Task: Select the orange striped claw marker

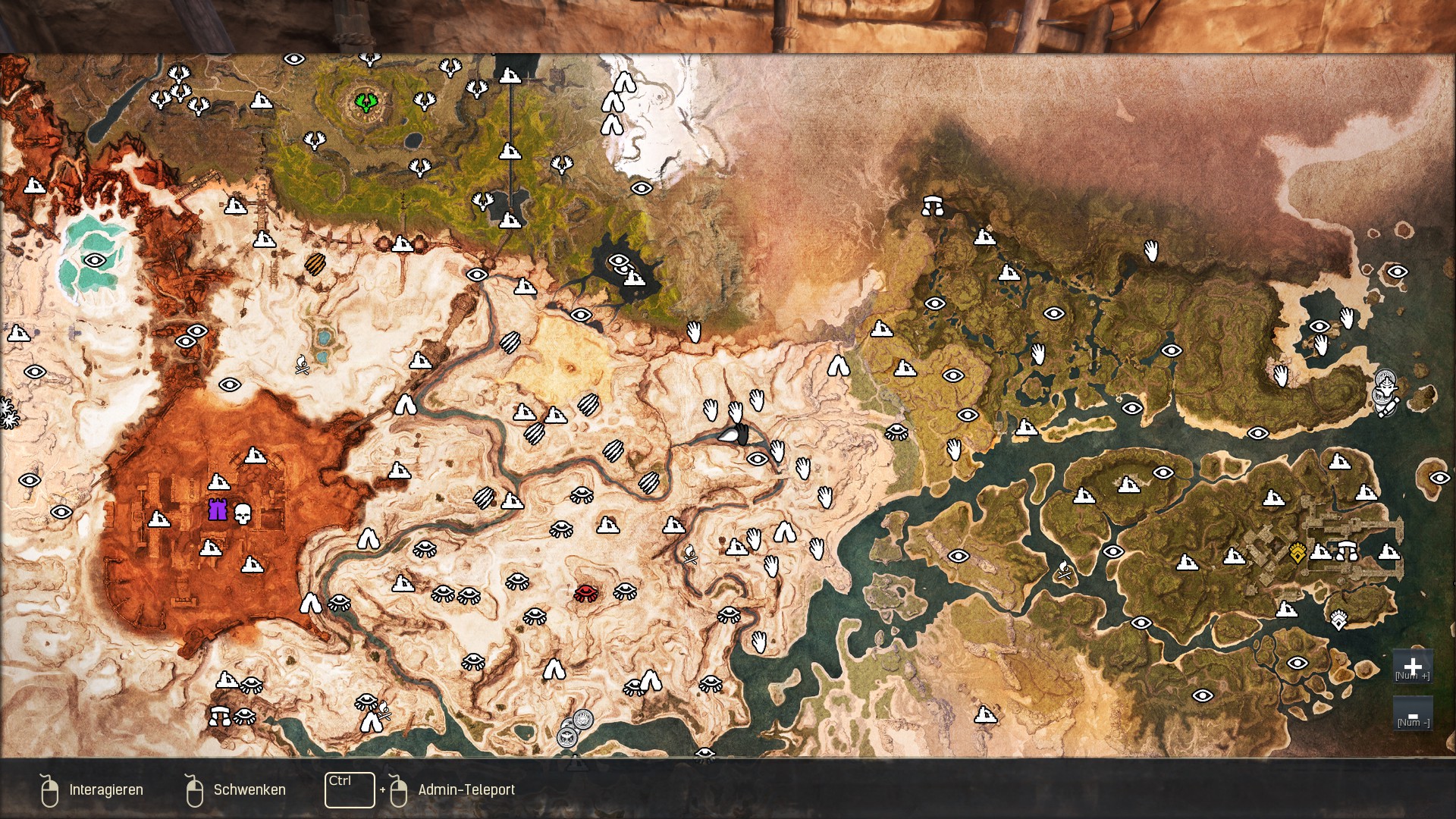Action: tap(315, 264)
